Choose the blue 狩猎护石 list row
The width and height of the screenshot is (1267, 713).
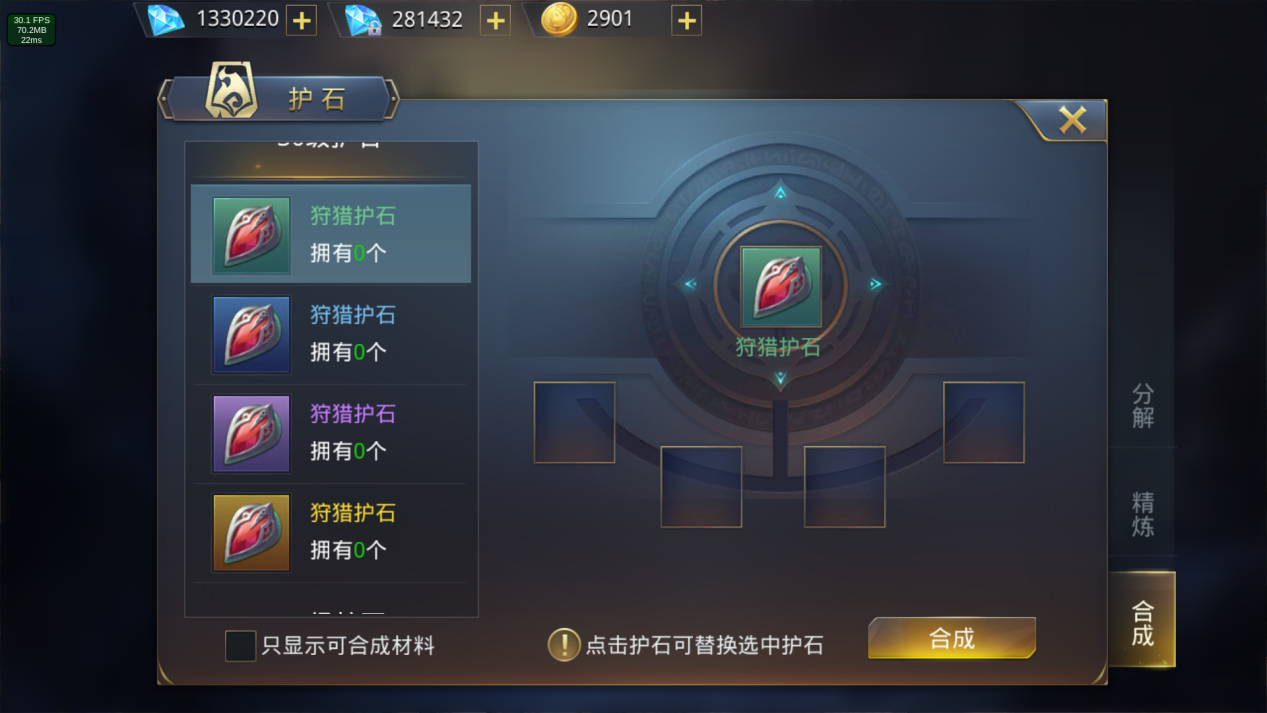[x=331, y=334]
